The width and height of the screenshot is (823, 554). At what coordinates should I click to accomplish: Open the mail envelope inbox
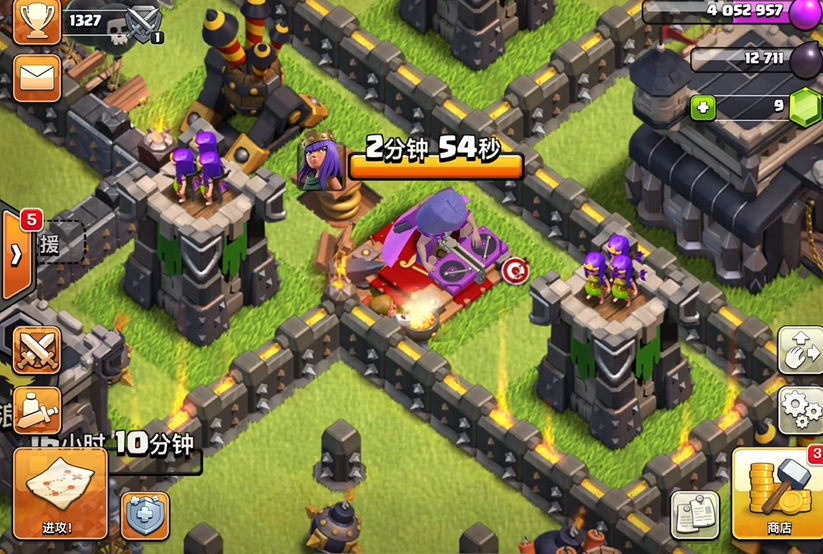[37, 76]
